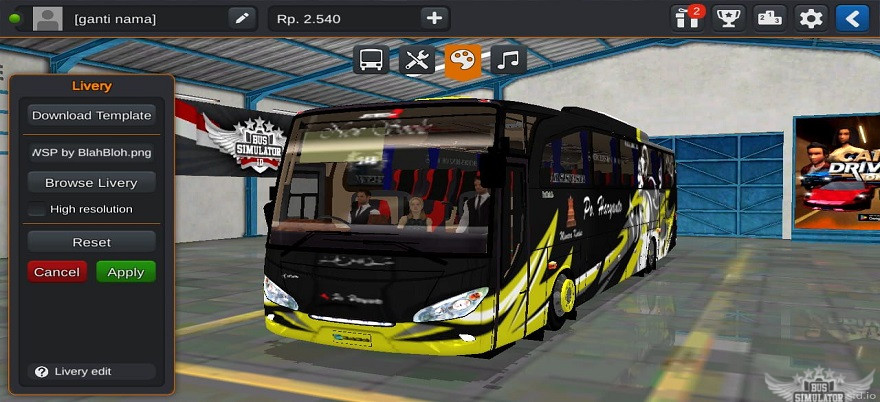Viewport: 880px width, 402px height.
Task: Open the gift box rewards
Action: coord(687,18)
